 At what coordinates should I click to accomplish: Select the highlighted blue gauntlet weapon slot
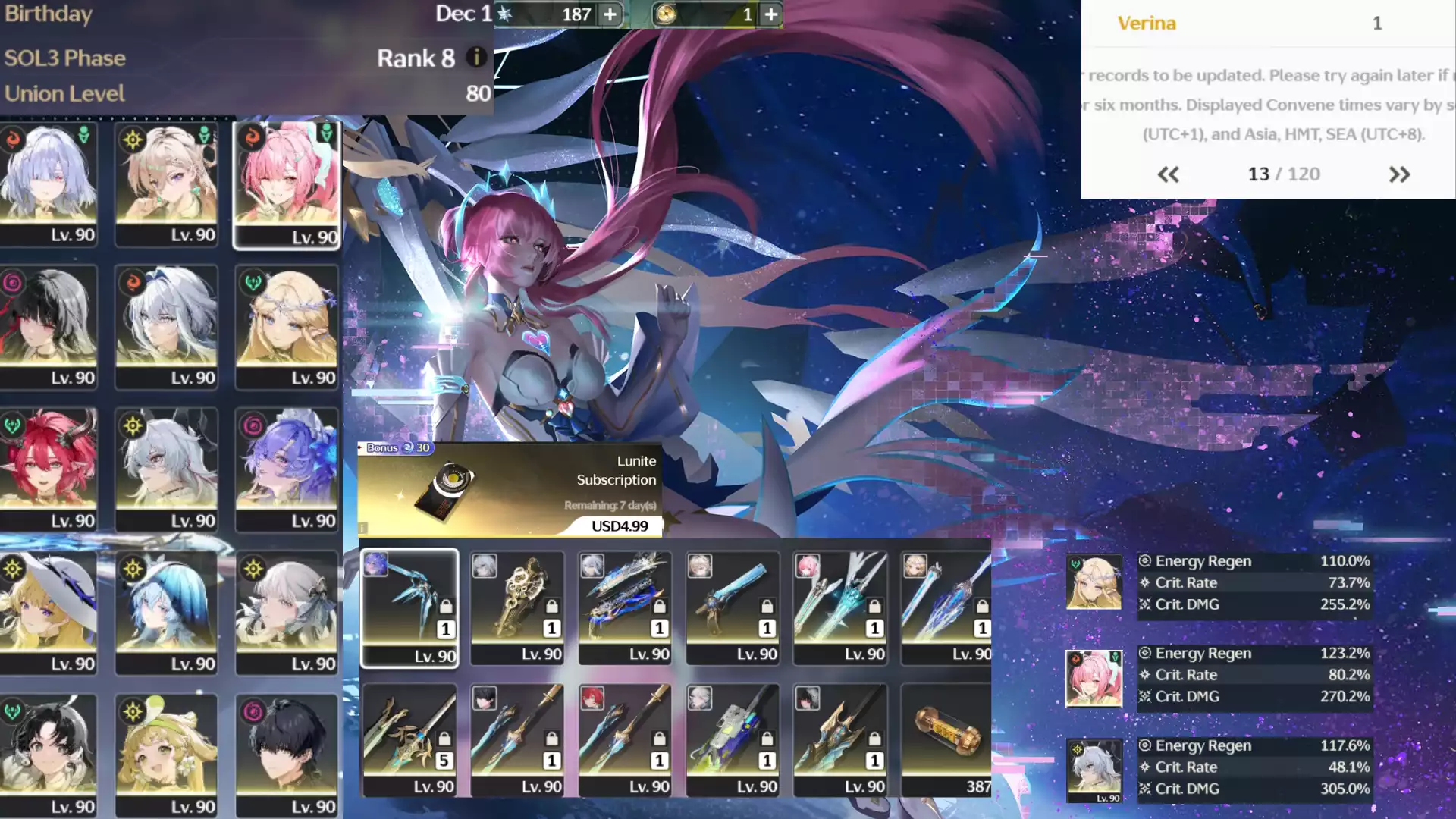coord(409,608)
